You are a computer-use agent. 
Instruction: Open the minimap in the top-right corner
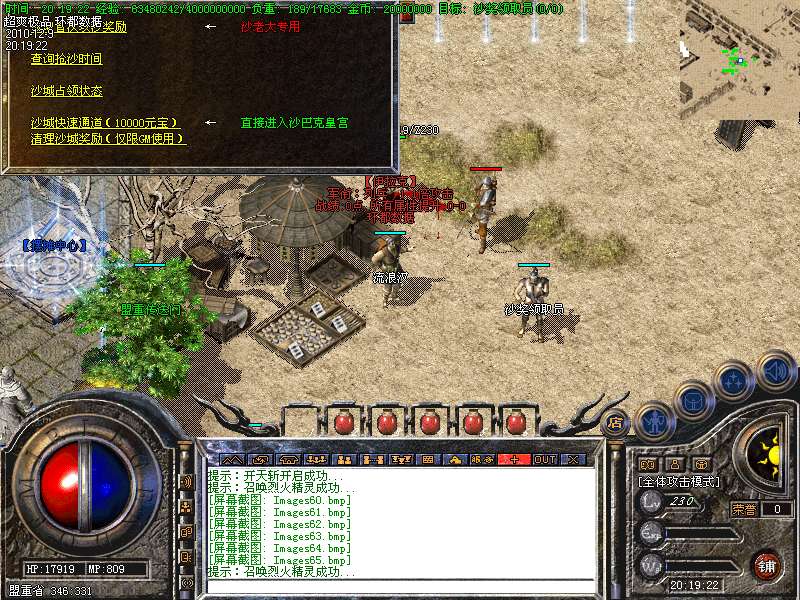pyautogui.click(x=740, y=60)
